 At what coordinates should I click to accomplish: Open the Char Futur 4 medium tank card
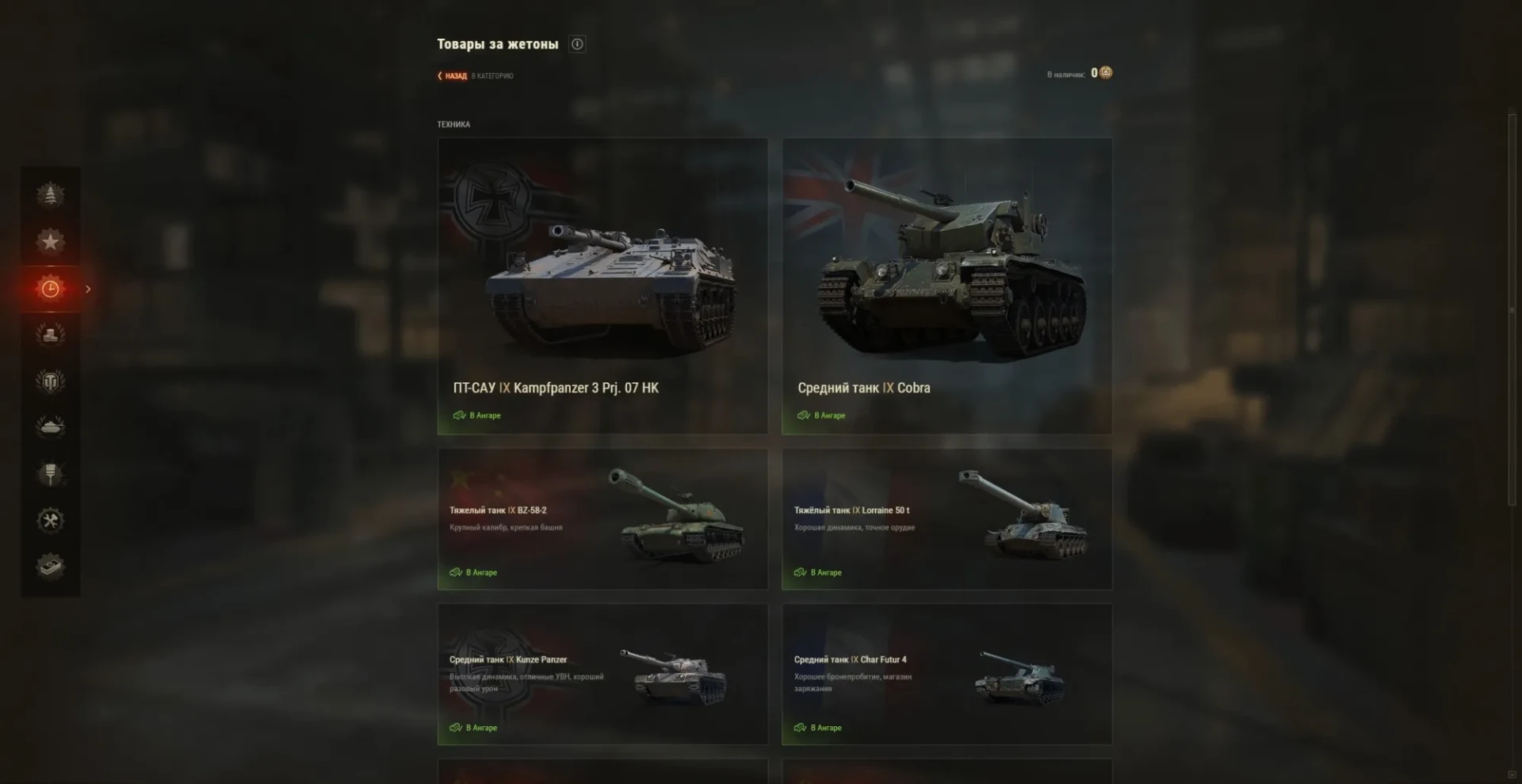946,674
